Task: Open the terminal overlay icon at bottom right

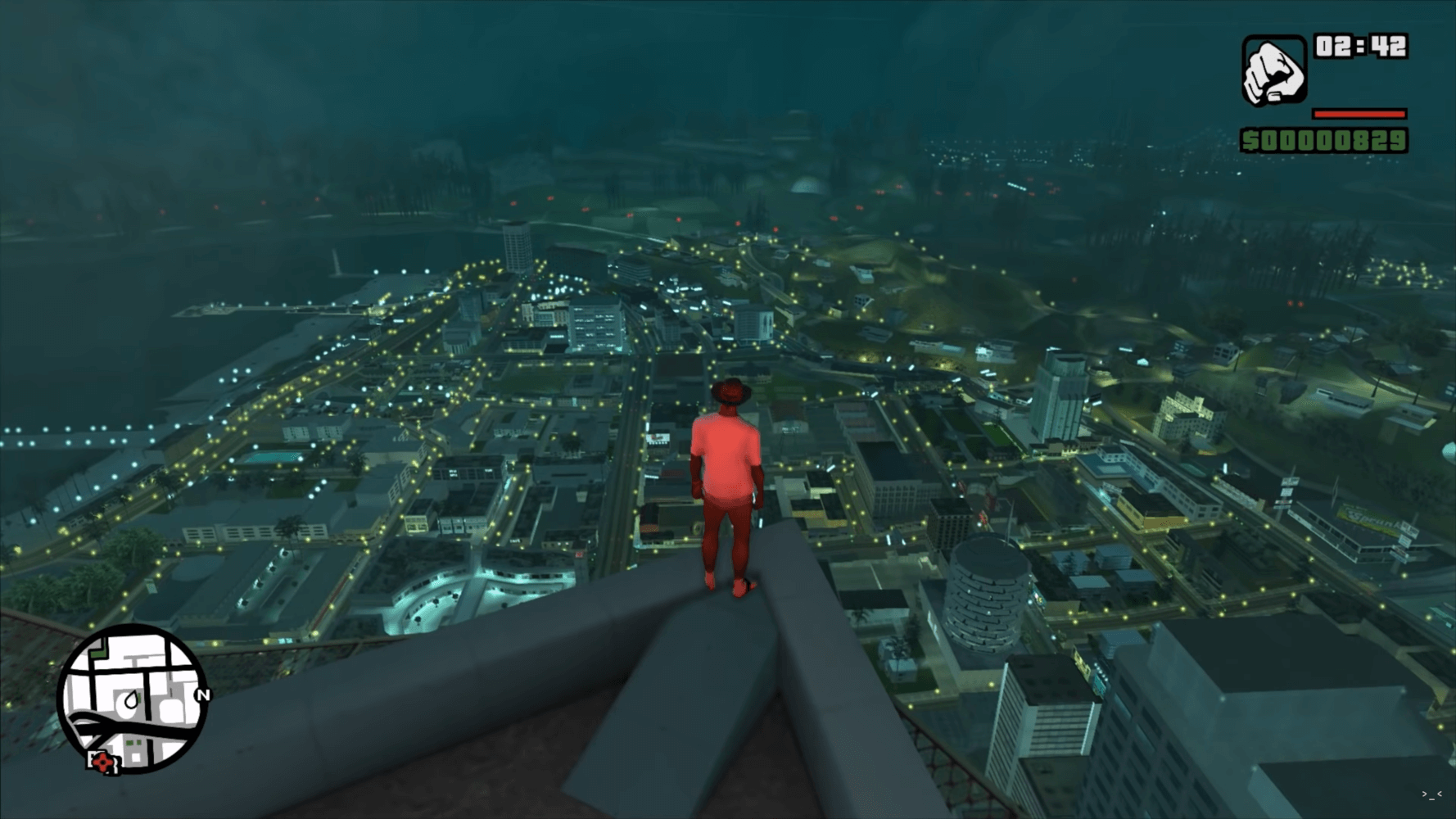Action: tap(1433, 796)
